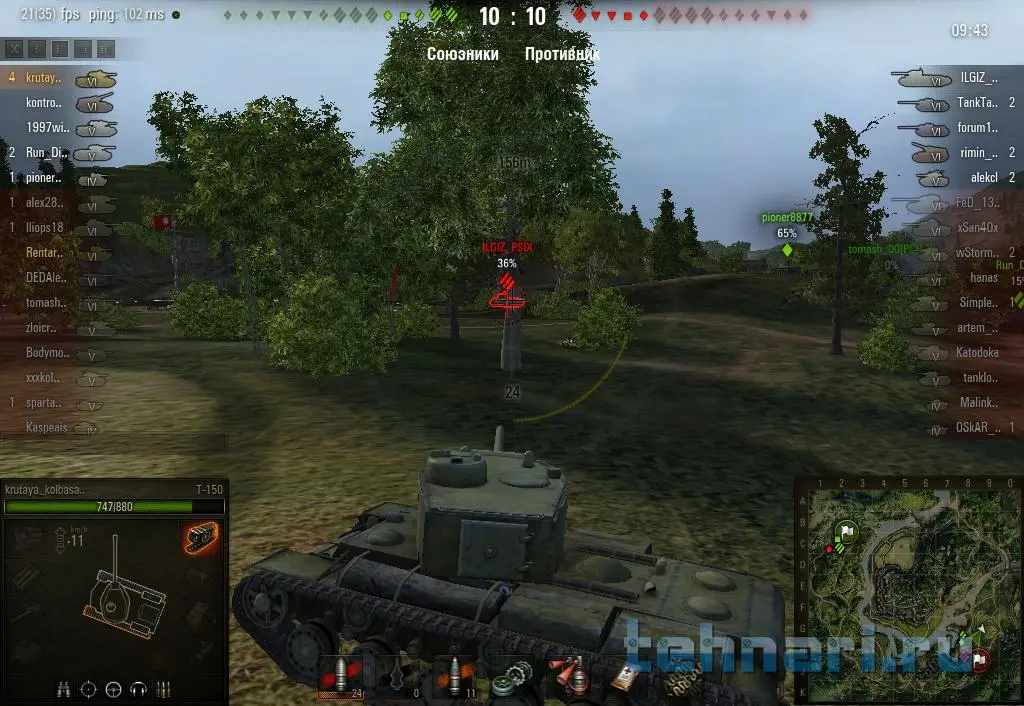Select enemy forum1.. in the enemy list
The image size is (1024, 706).
(977, 127)
